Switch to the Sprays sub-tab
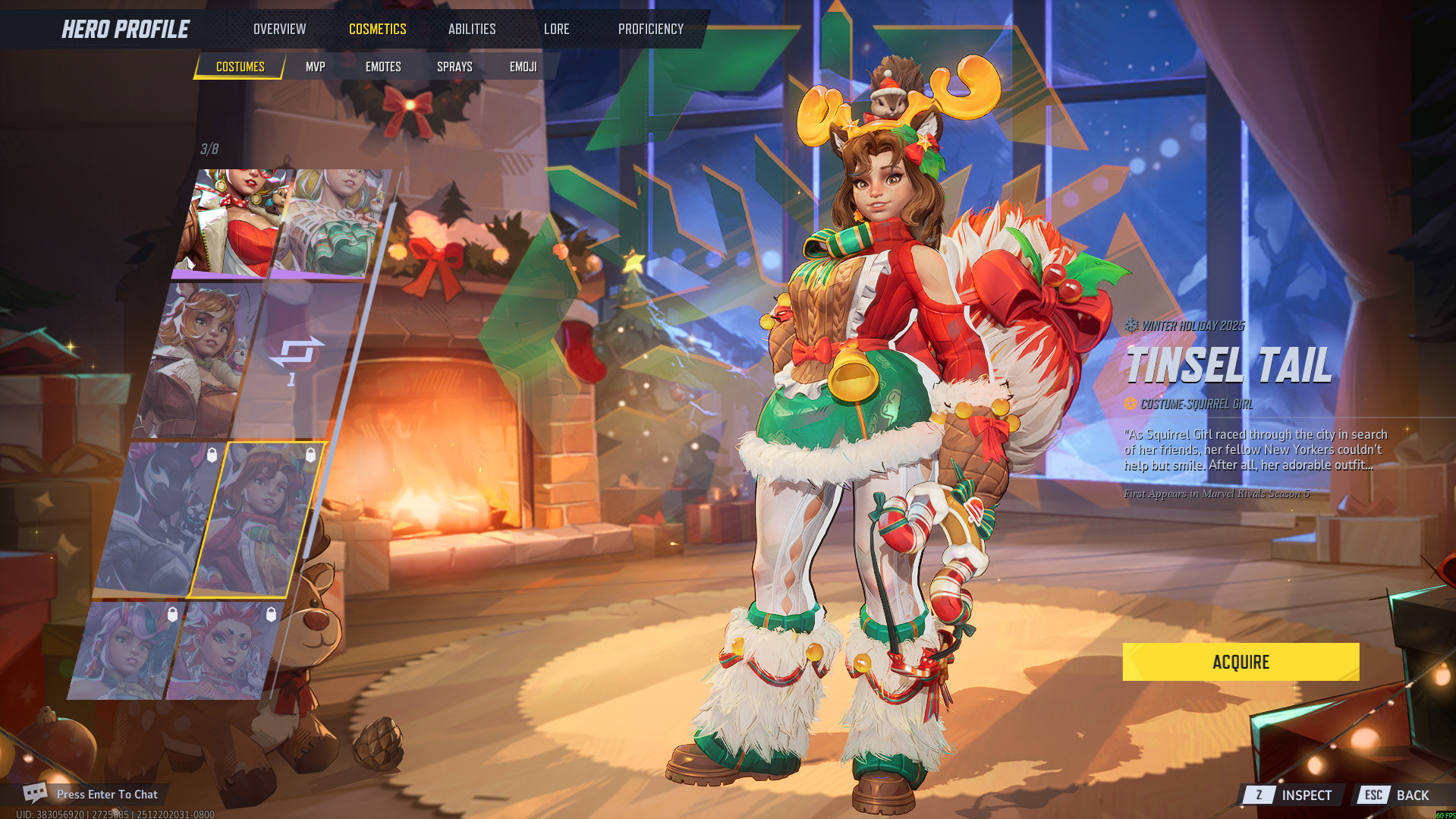Image resolution: width=1456 pixels, height=819 pixels. [454, 67]
